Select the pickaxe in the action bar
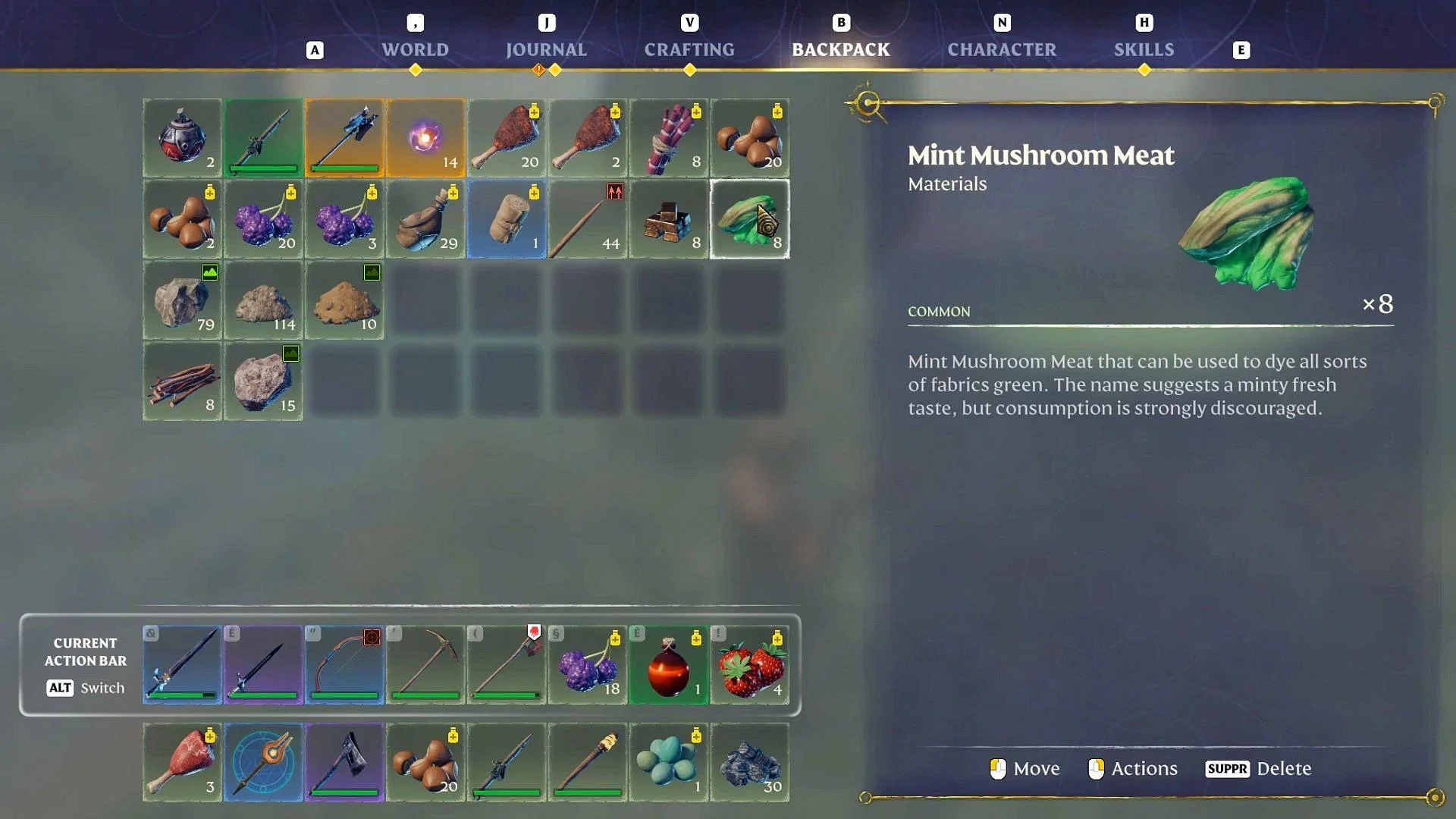The image size is (1456, 819). 425,665
